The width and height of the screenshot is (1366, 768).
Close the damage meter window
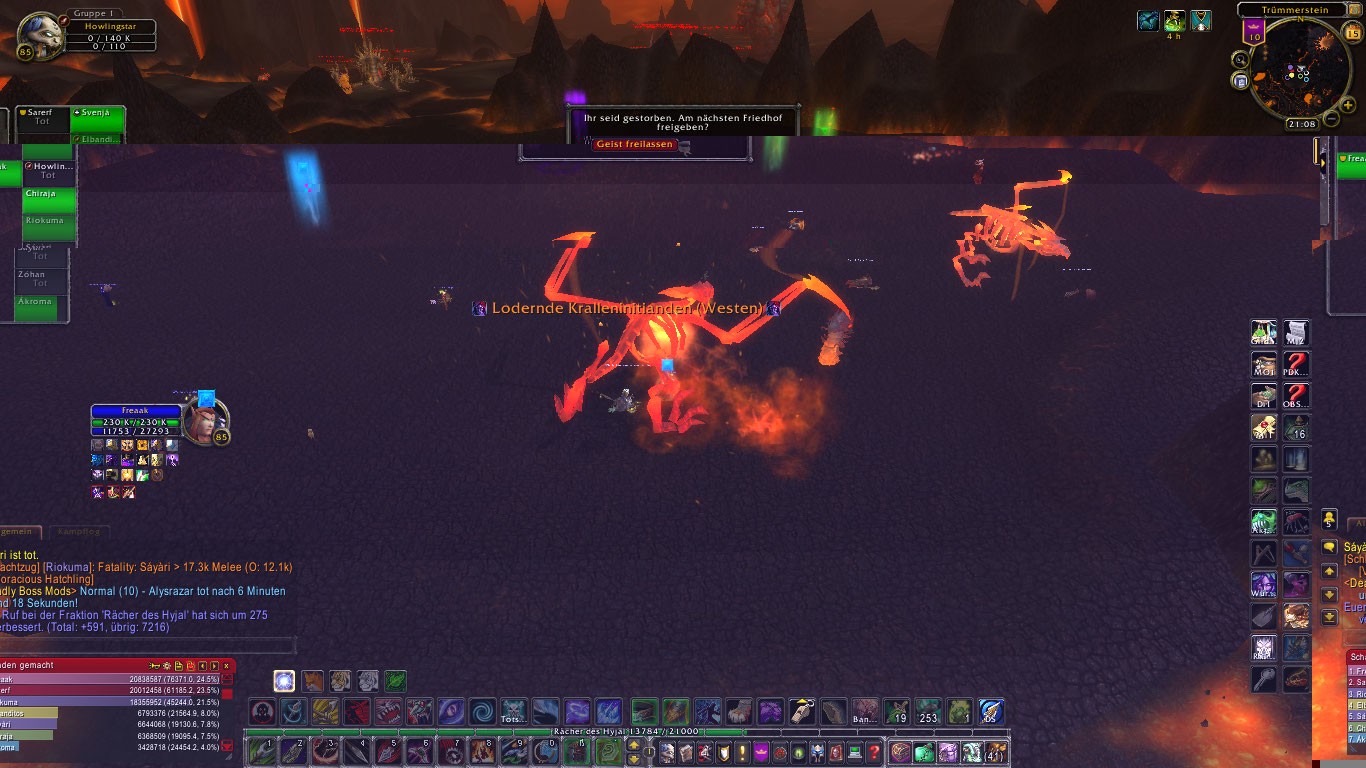[227, 665]
